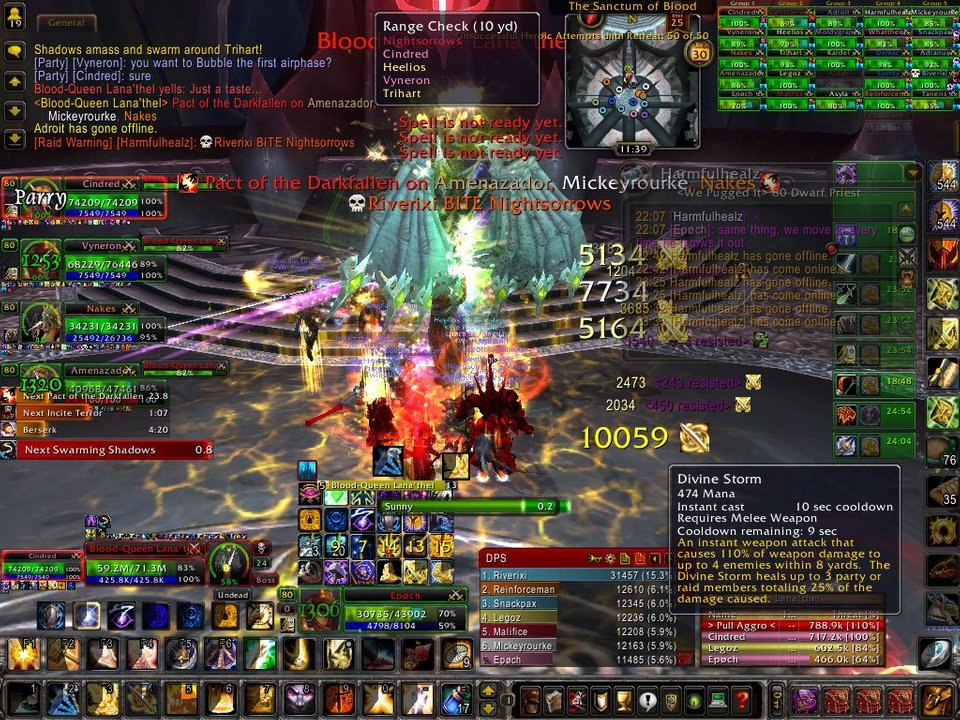This screenshot has width=960, height=720.
Task: Open the whisper window dropdown arrow button
Action: (x=911, y=173)
